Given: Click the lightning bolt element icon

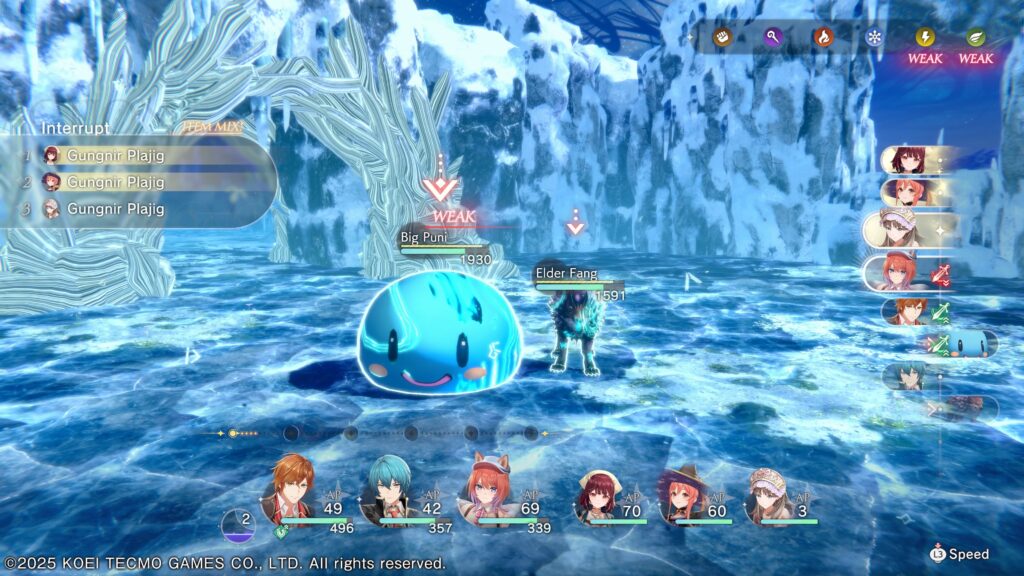Looking at the screenshot, I should pyautogui.click(x=925, y=37).
